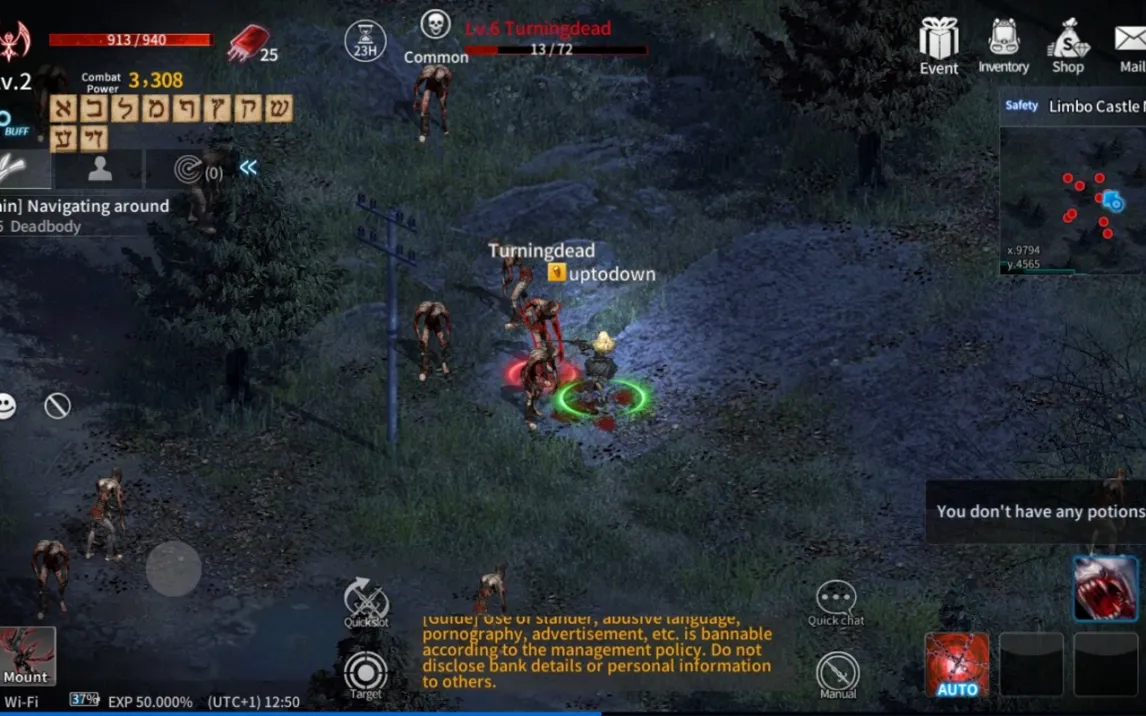This screenshot has width=1146, height=716.
Task: Open the 23H hourglass timer icon
Action: click(x=365, y=40)
